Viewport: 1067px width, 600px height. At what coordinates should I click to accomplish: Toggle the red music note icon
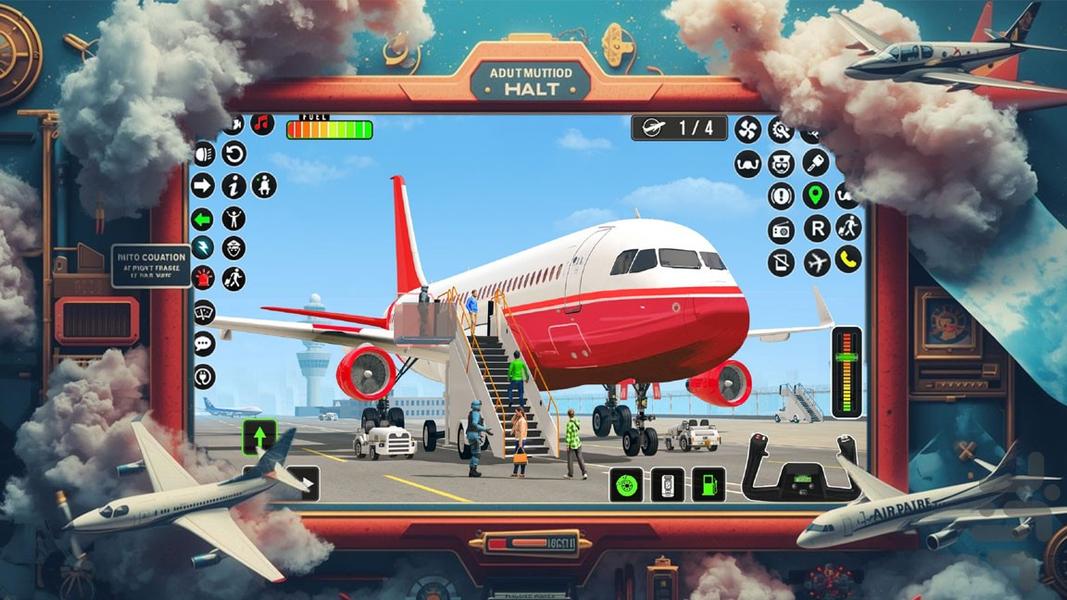pos(262,124)
